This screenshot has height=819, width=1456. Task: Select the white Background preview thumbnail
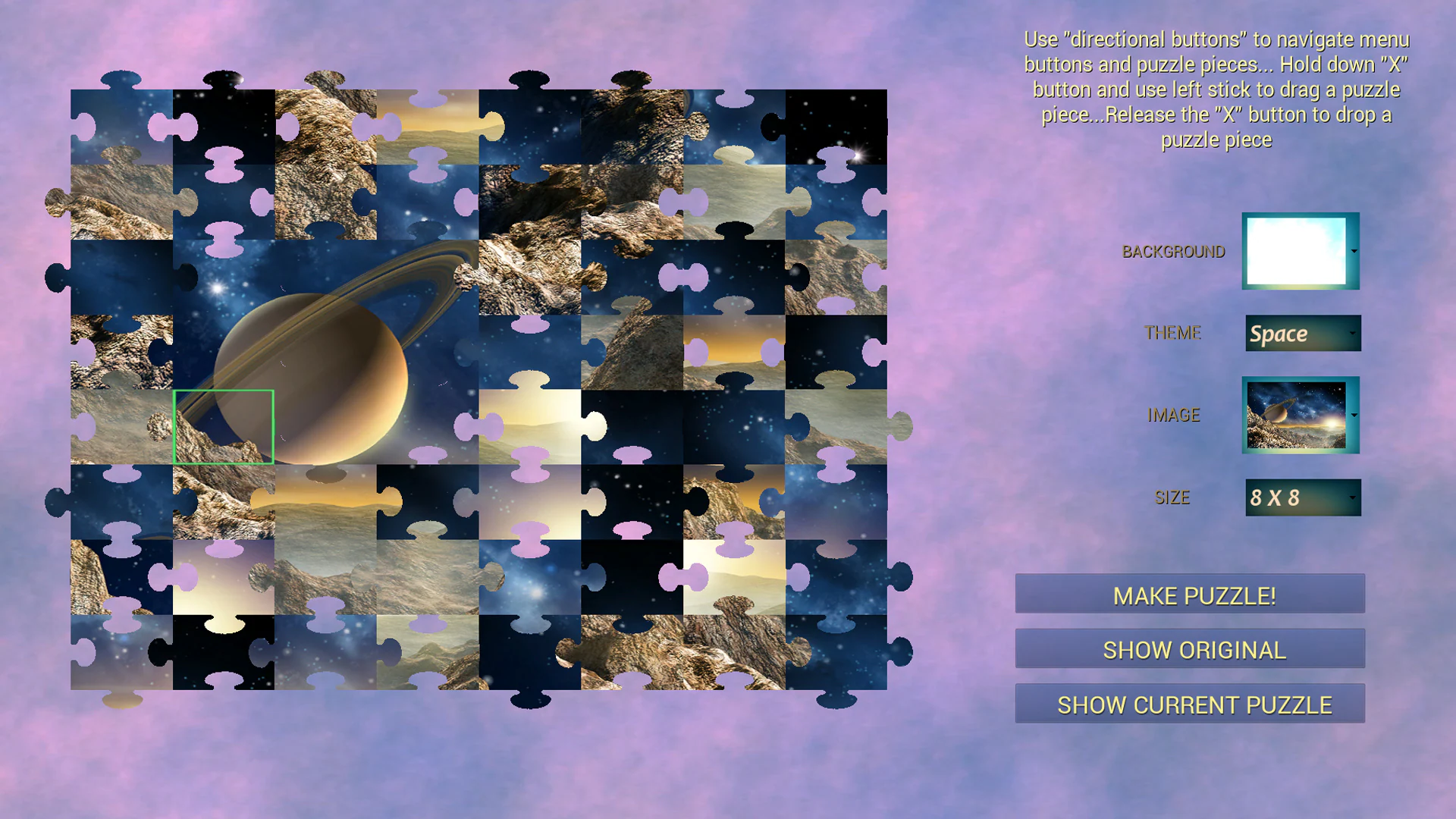[1297, 251]
